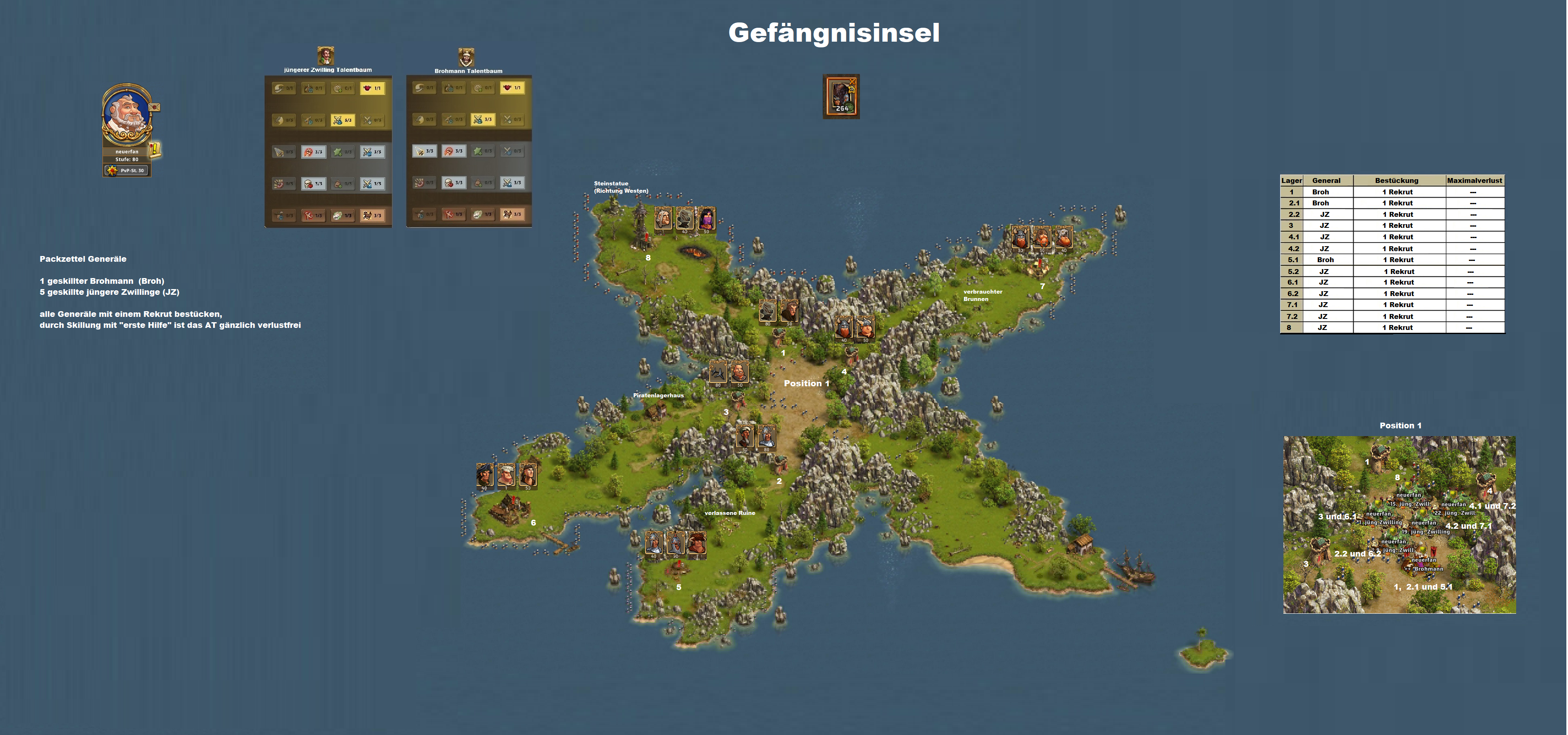Pick the dagger 3/3 talent in Brohmann tree
1568x735 pixels.
(x=424, y=151)
